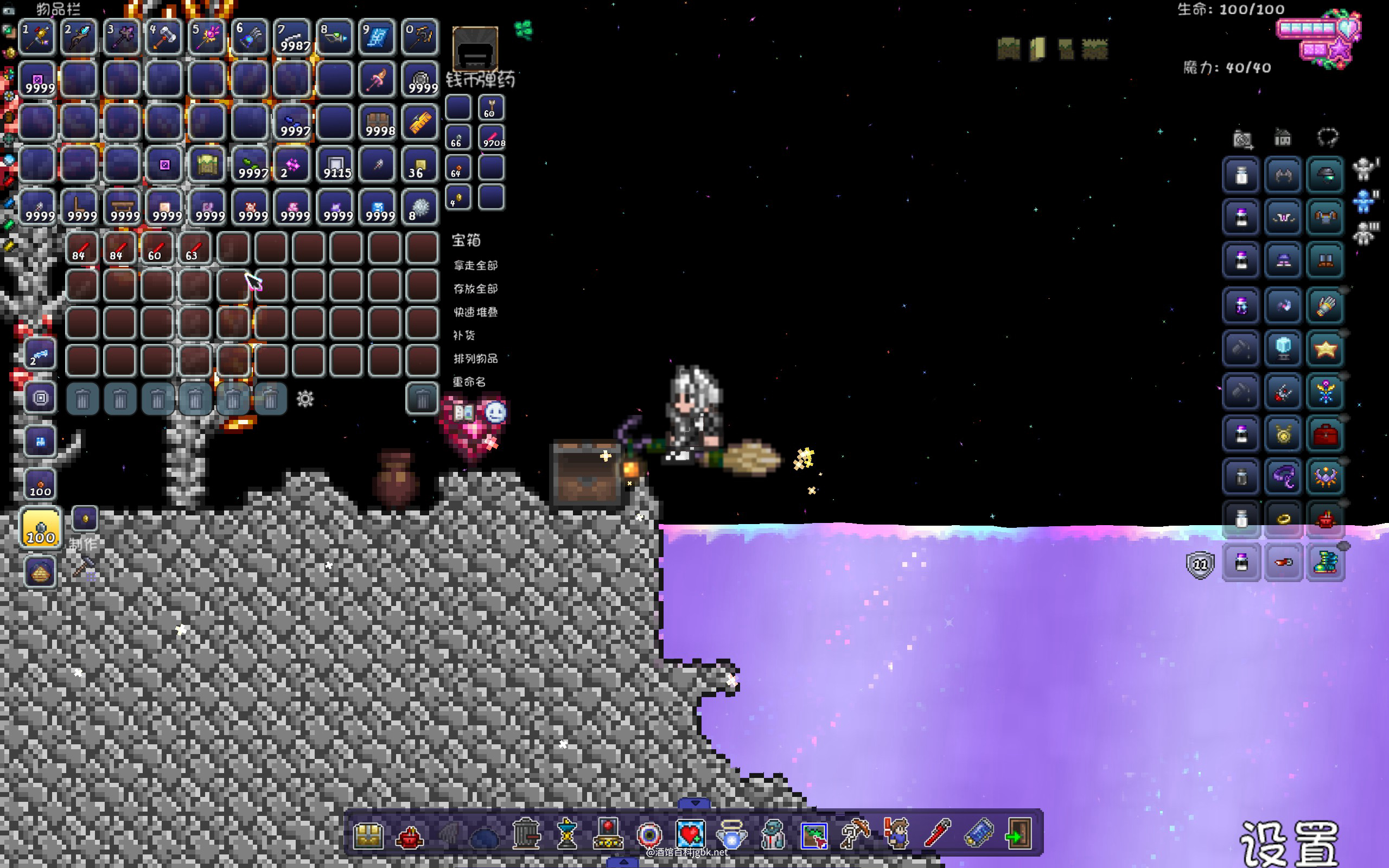Click the gear icon below the chest
This screenshot has height=868, width=1389.
(x=305, y=398)
